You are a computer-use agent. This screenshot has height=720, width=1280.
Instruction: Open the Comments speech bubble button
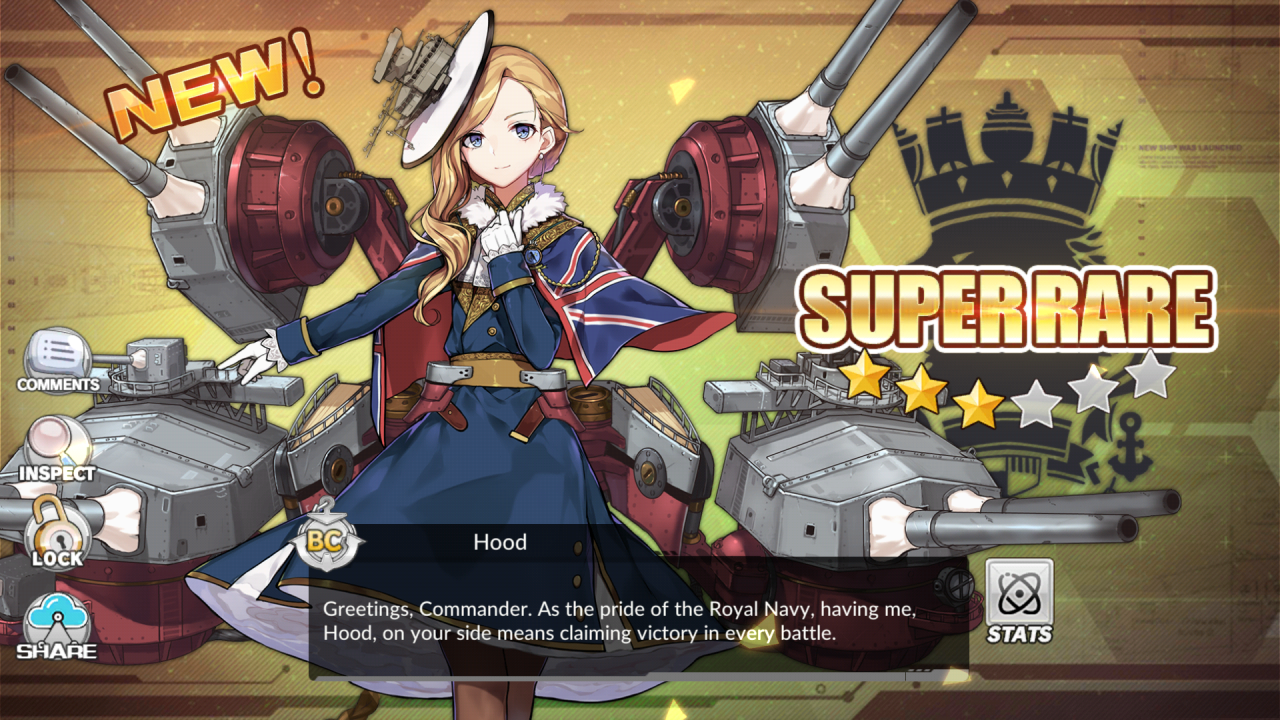57,360
